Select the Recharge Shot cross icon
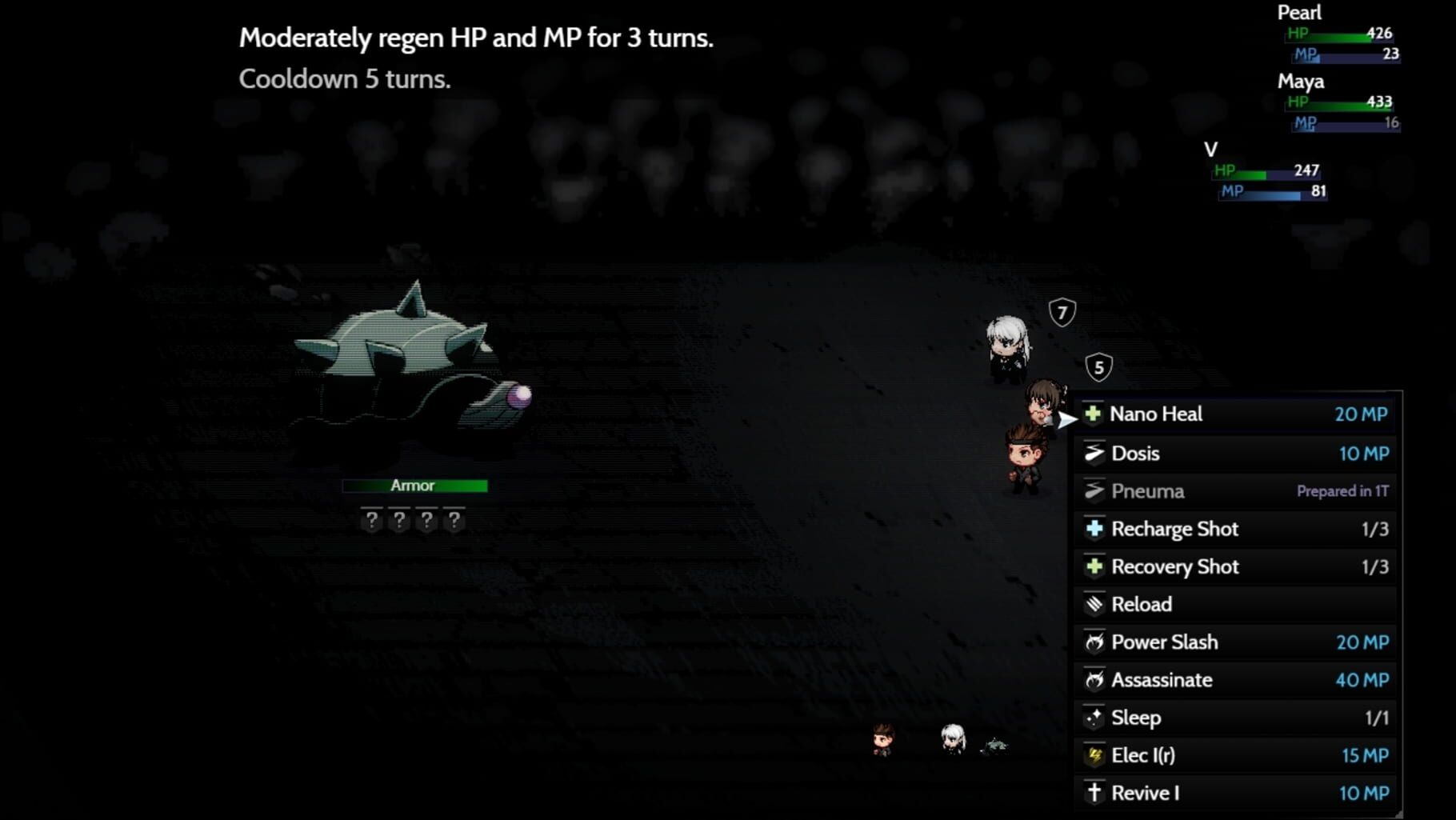 click(1095, 529)
